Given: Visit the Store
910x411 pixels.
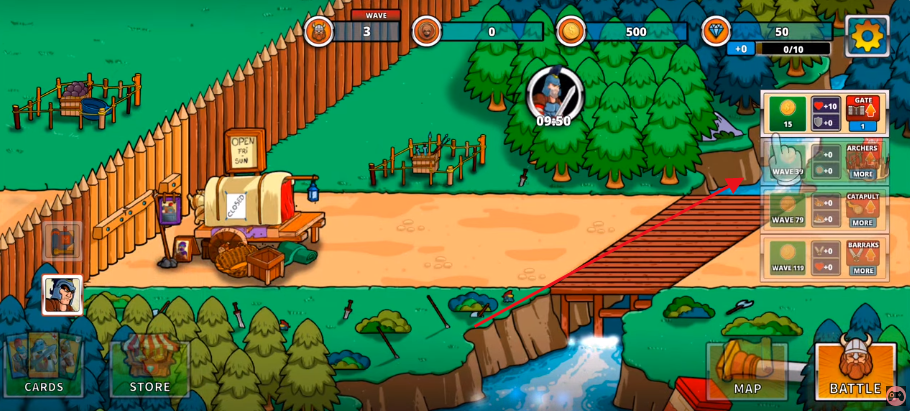Looking at the screenshot, I should pyautogui.click(x=149, y=366).
